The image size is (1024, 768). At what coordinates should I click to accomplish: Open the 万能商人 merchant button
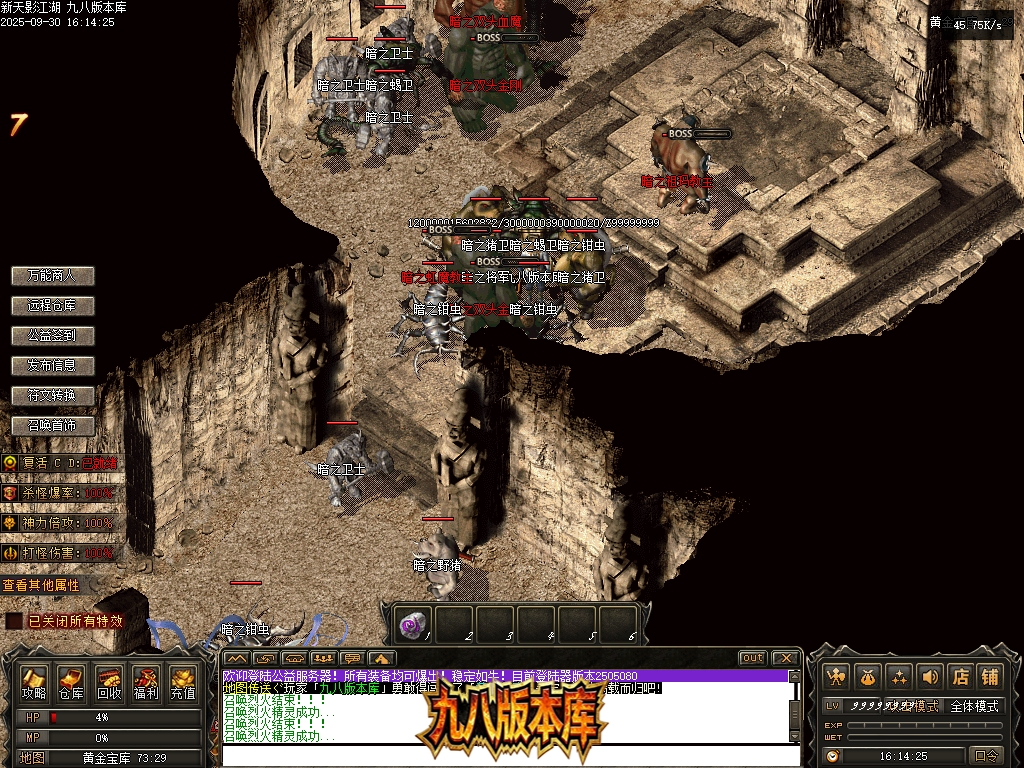52,275
